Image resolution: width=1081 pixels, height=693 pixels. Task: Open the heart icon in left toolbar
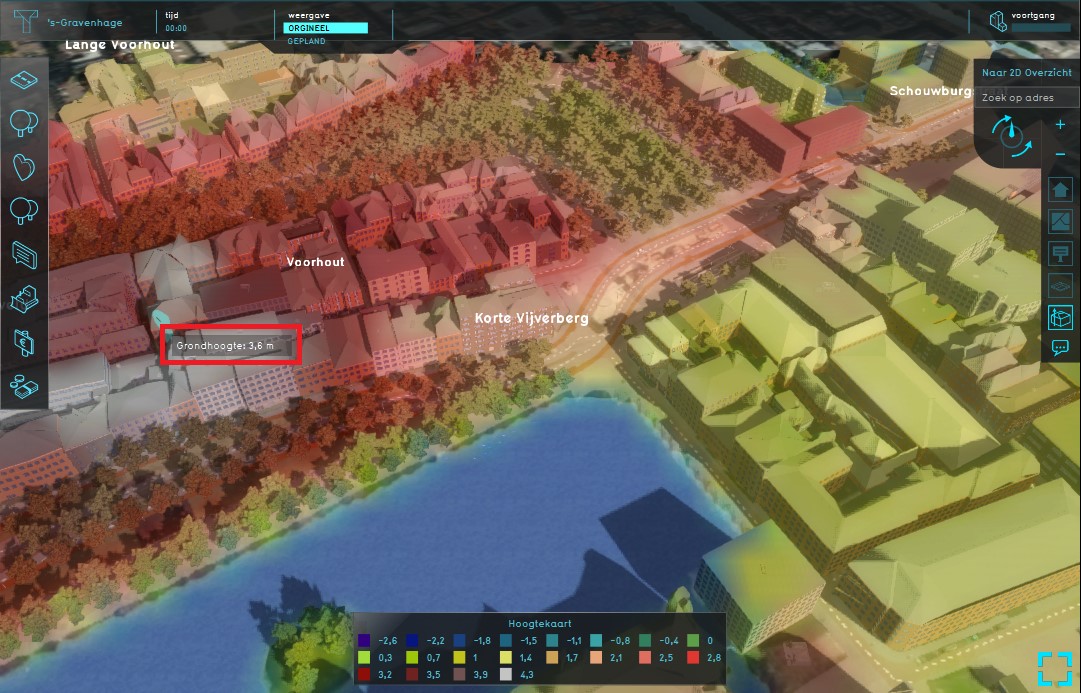(24, 167)
